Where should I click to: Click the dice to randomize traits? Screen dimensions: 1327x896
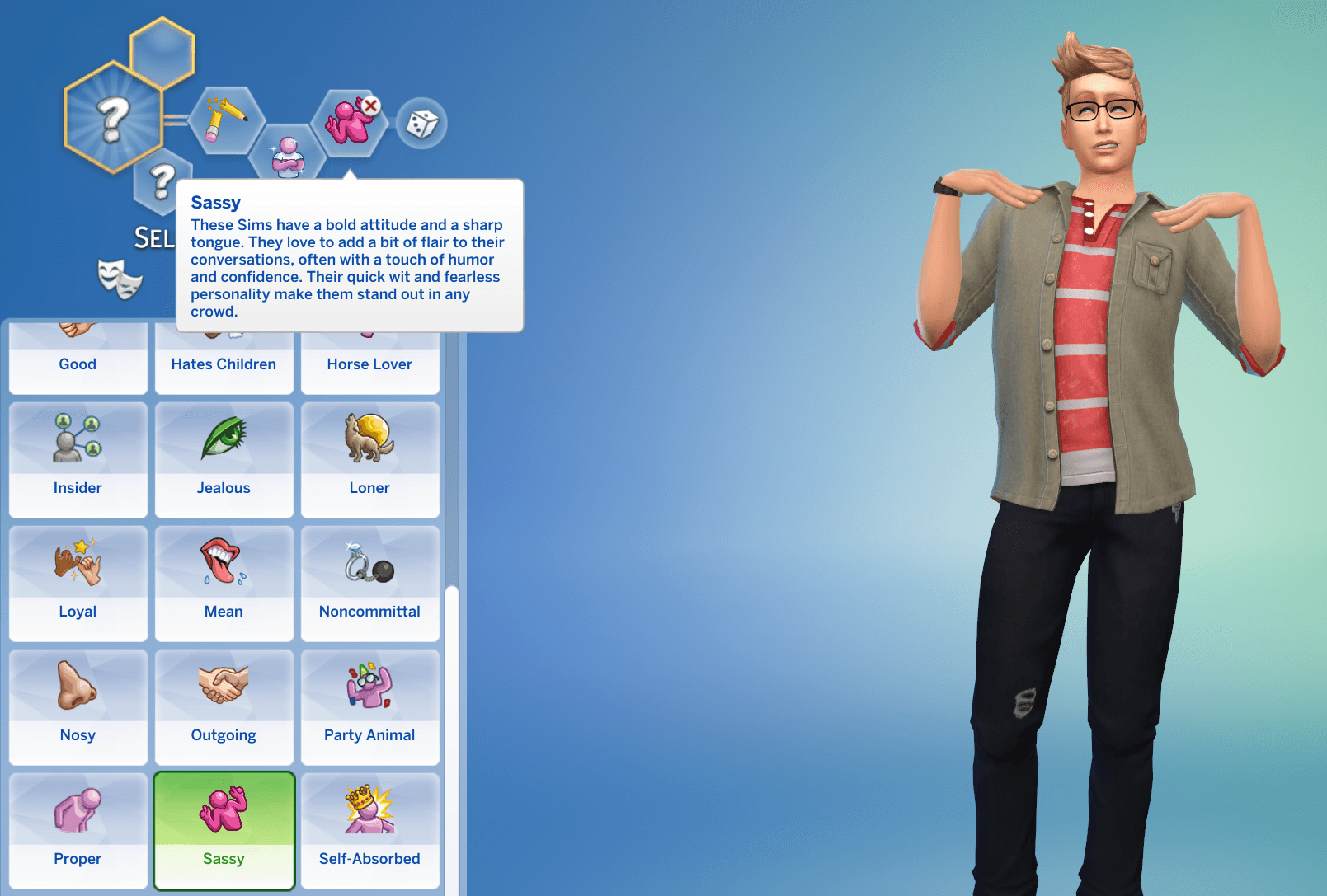422,122
